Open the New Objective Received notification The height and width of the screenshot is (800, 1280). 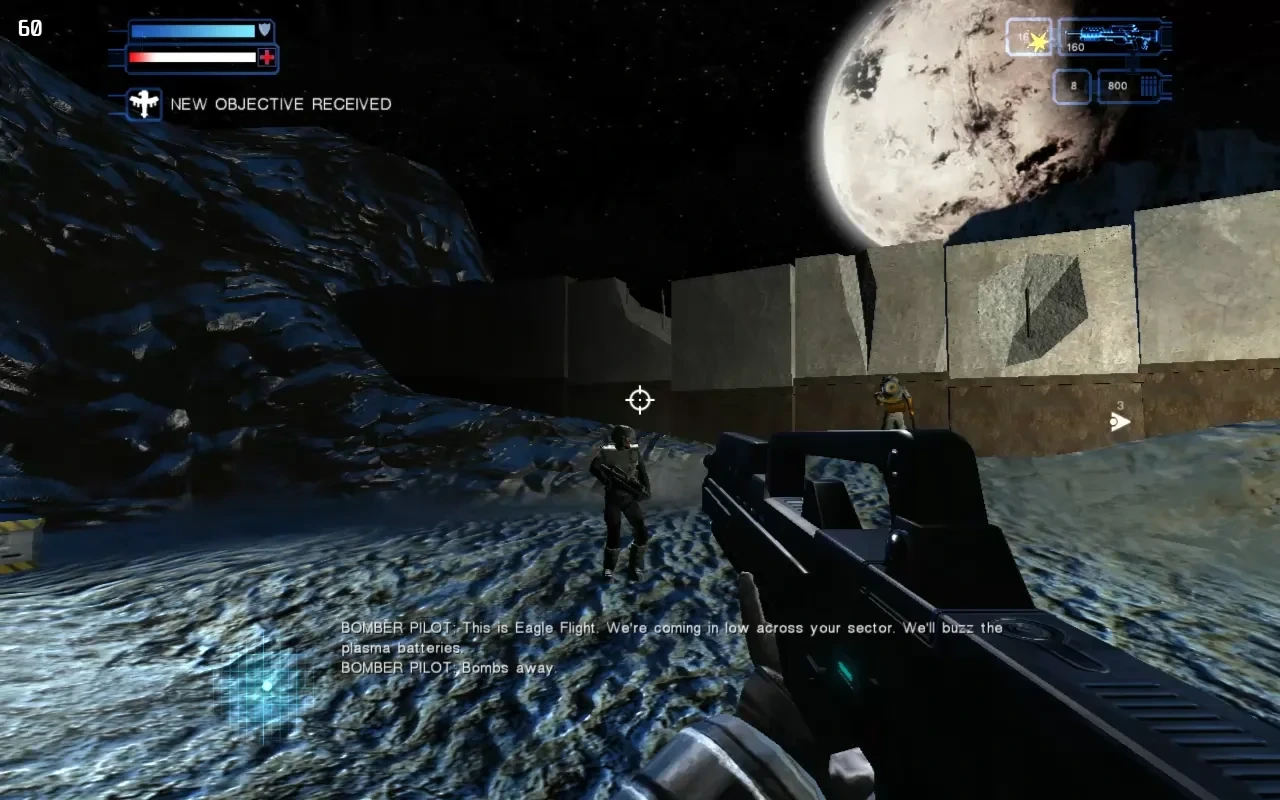point(281,104)
